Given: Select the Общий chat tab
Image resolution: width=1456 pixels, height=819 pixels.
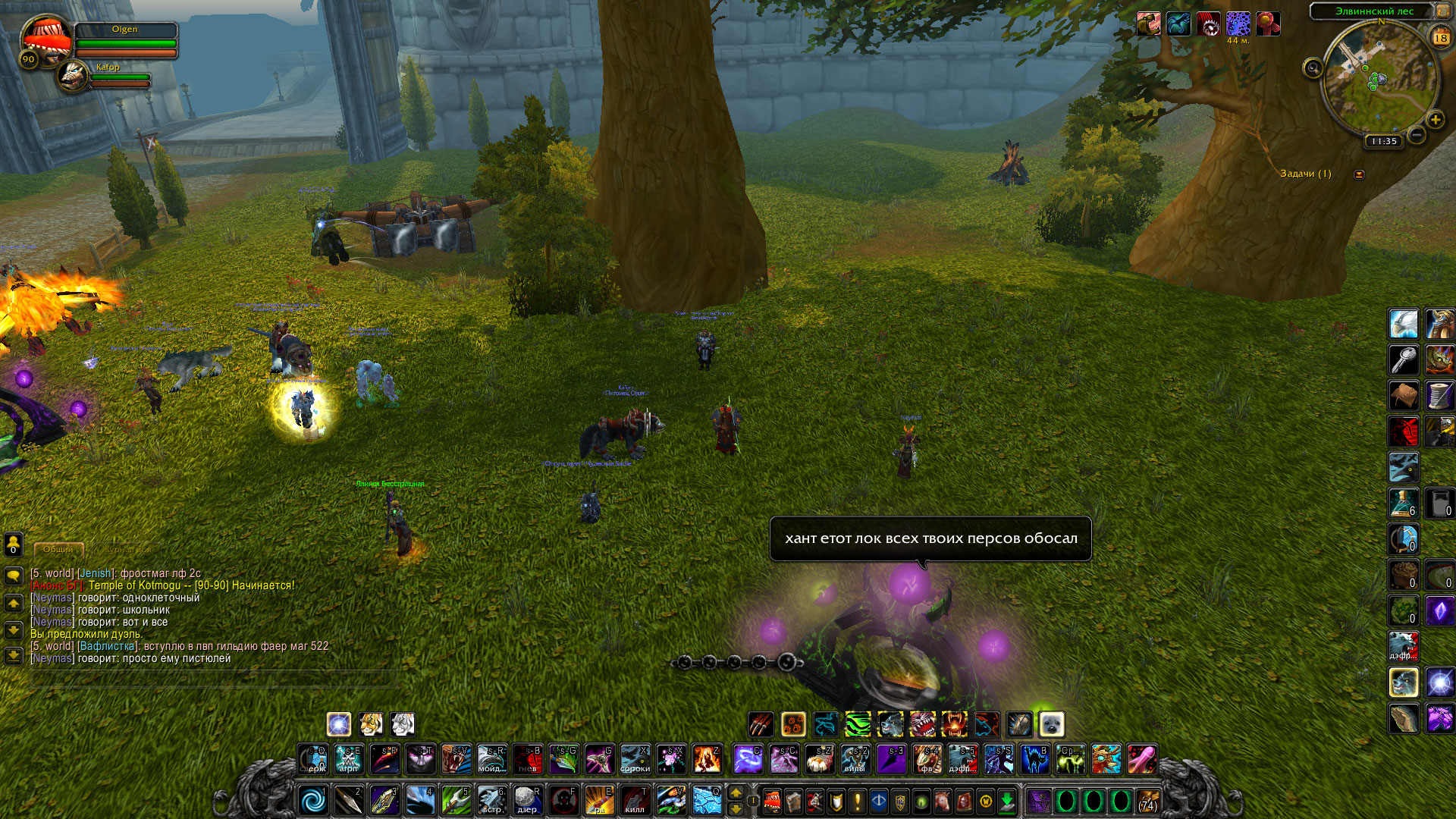Looking at the screenshot, I should (58, 549).
